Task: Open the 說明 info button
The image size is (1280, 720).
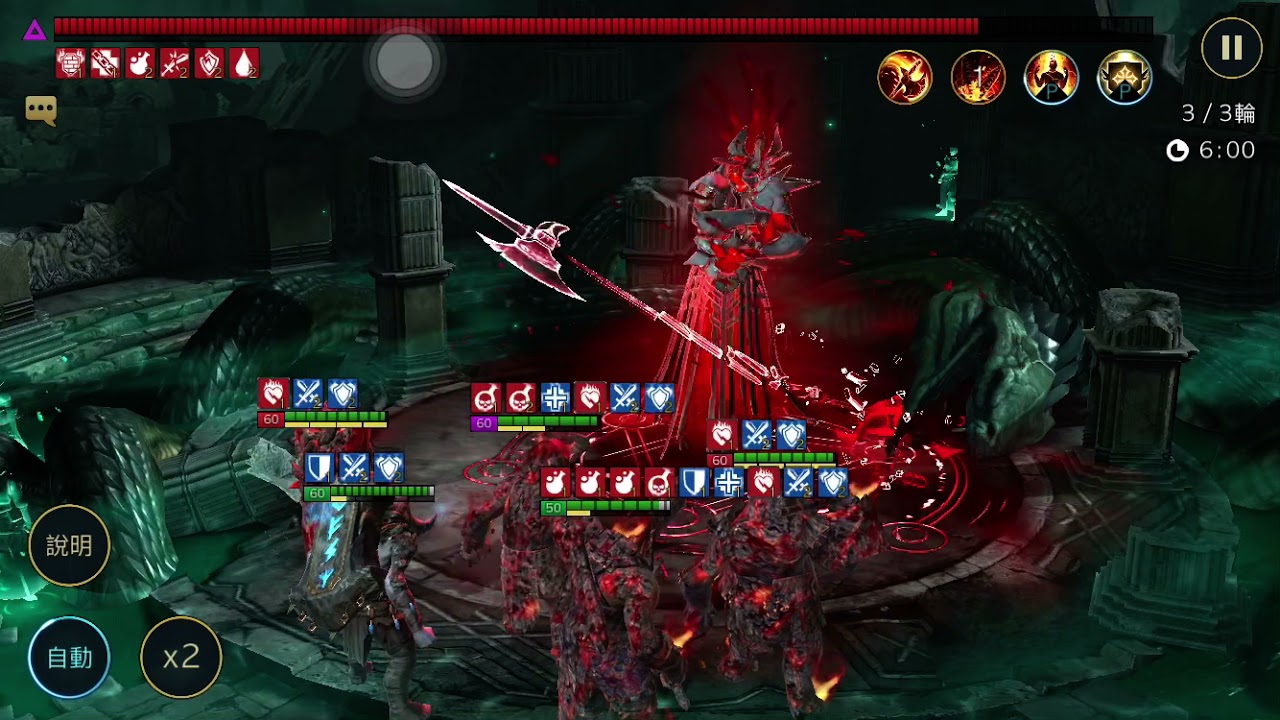Action: (69, 545)
